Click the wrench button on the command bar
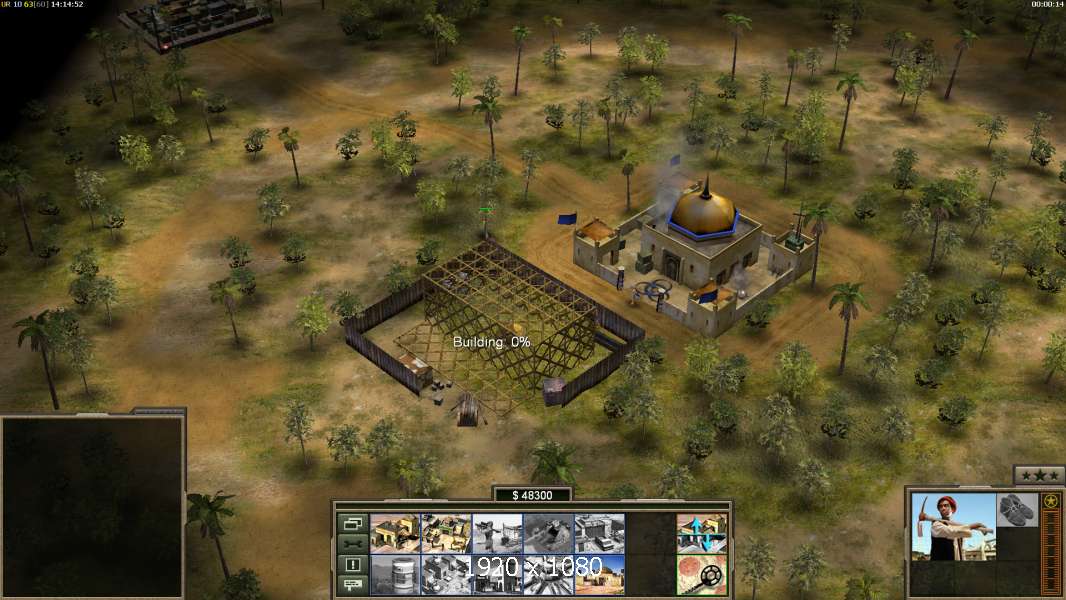 click(x=352, y=544)
